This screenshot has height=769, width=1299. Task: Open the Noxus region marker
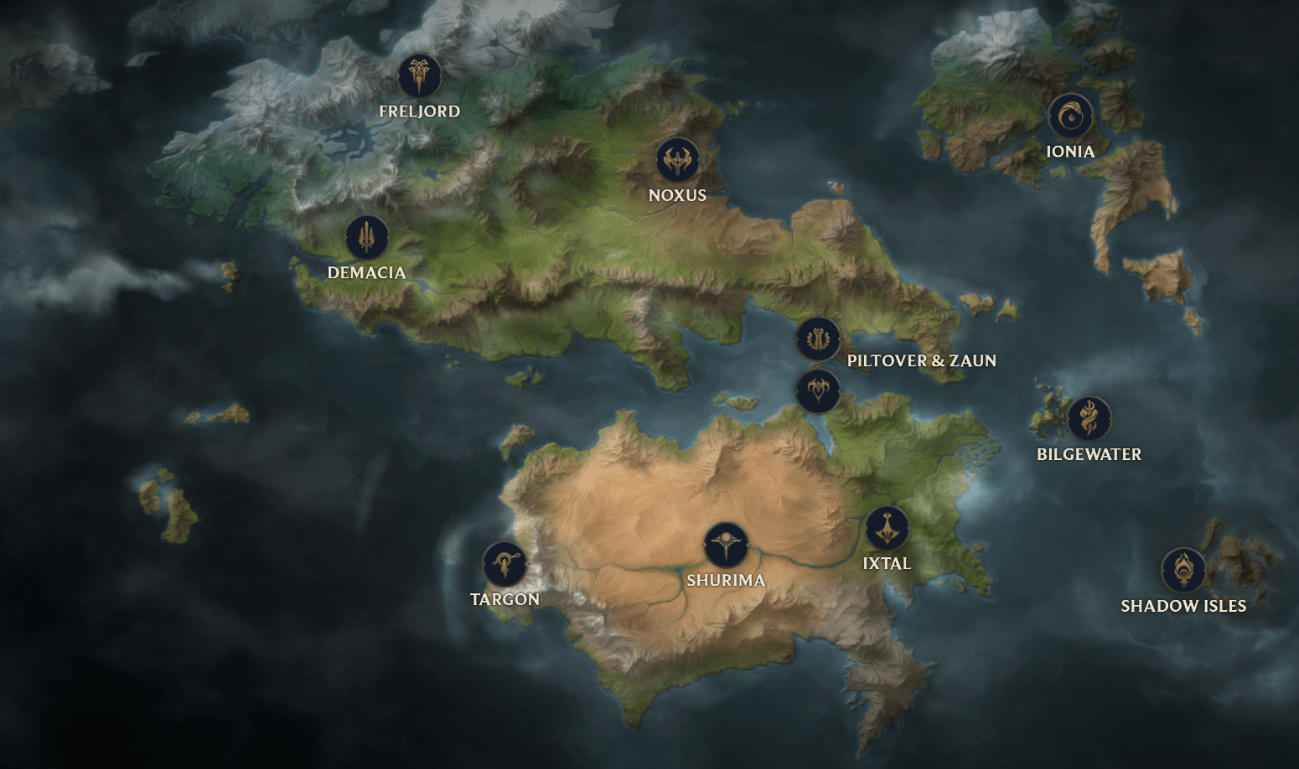tap(677, 160)
